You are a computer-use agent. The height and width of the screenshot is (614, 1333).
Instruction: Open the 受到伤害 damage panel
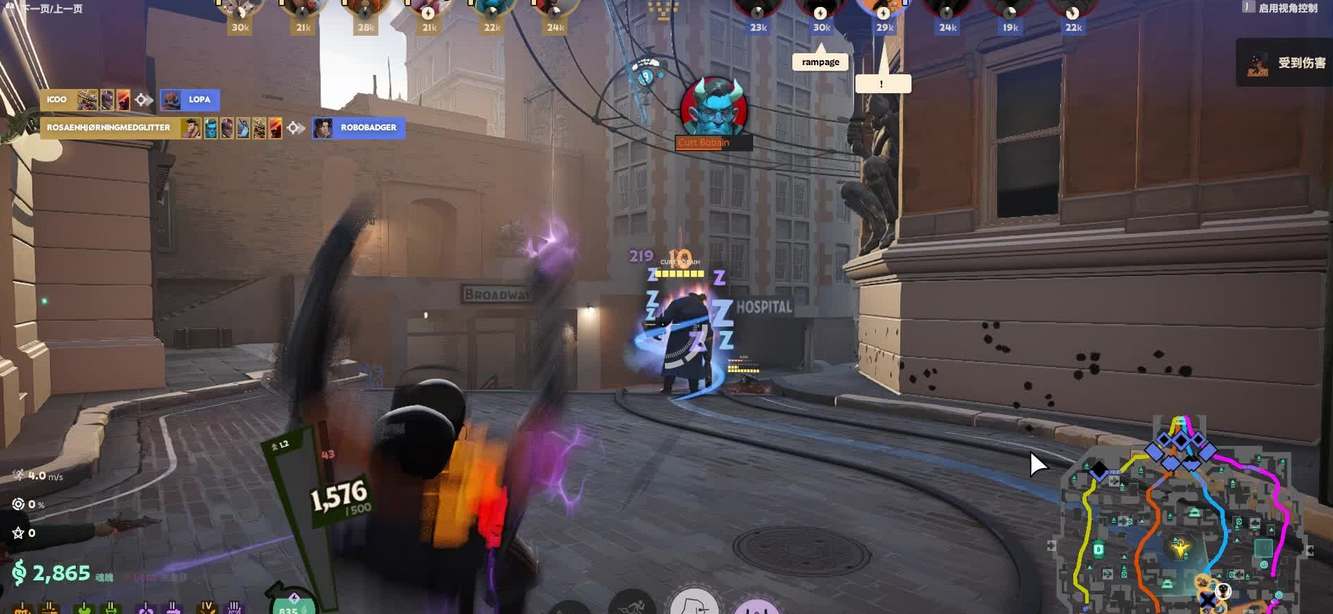(1285, 62)
